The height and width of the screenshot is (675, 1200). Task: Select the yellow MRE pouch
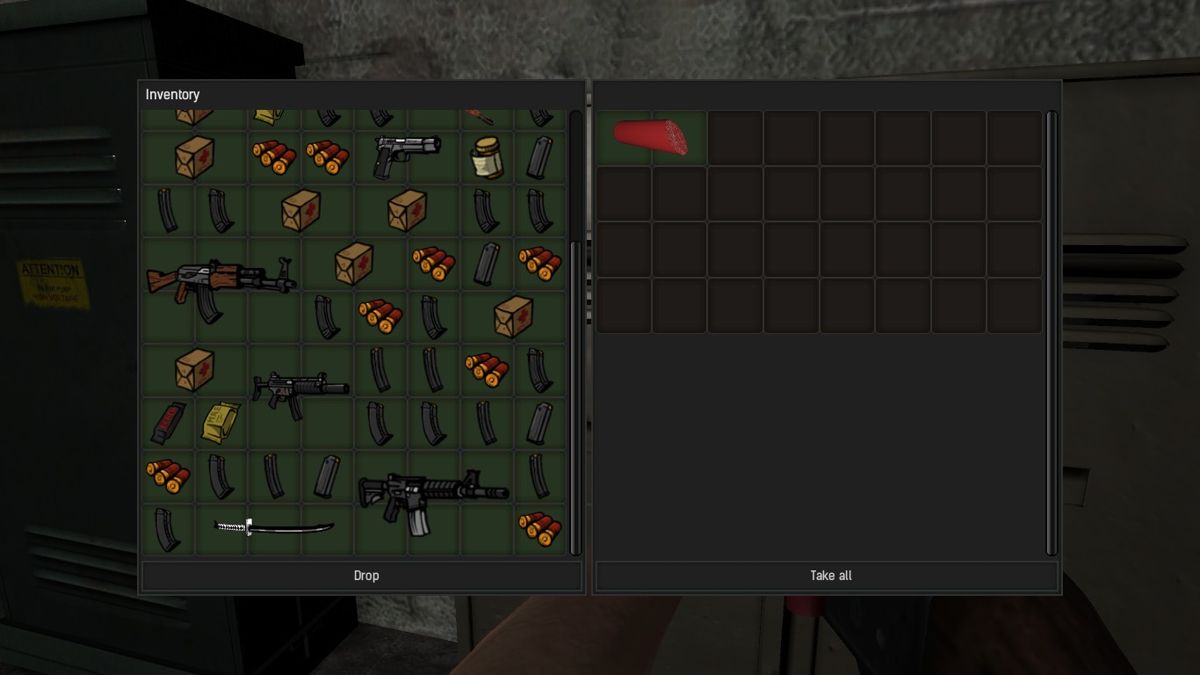219,422
